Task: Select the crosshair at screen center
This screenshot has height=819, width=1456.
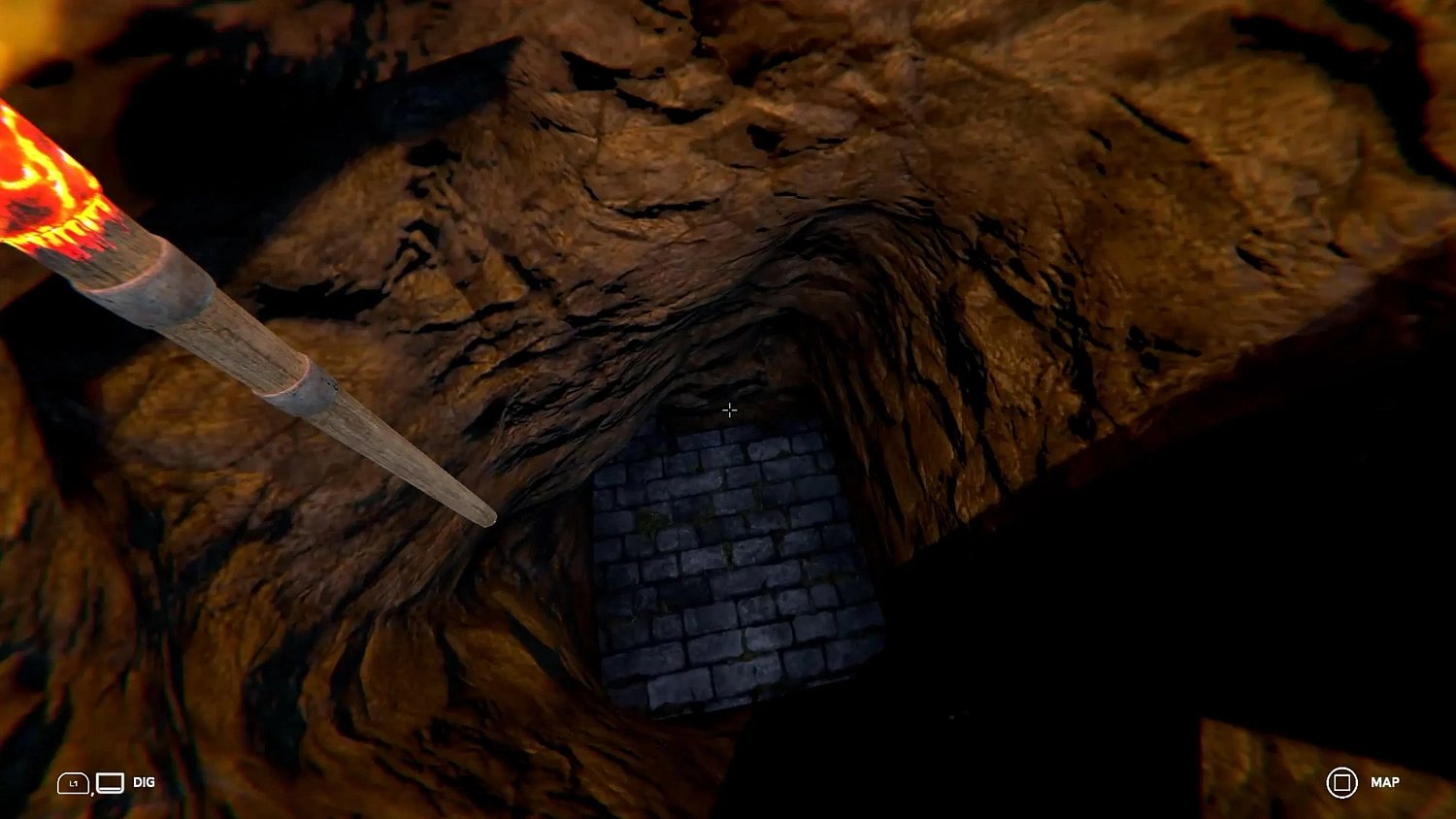Action: click(x=729, y=409)
